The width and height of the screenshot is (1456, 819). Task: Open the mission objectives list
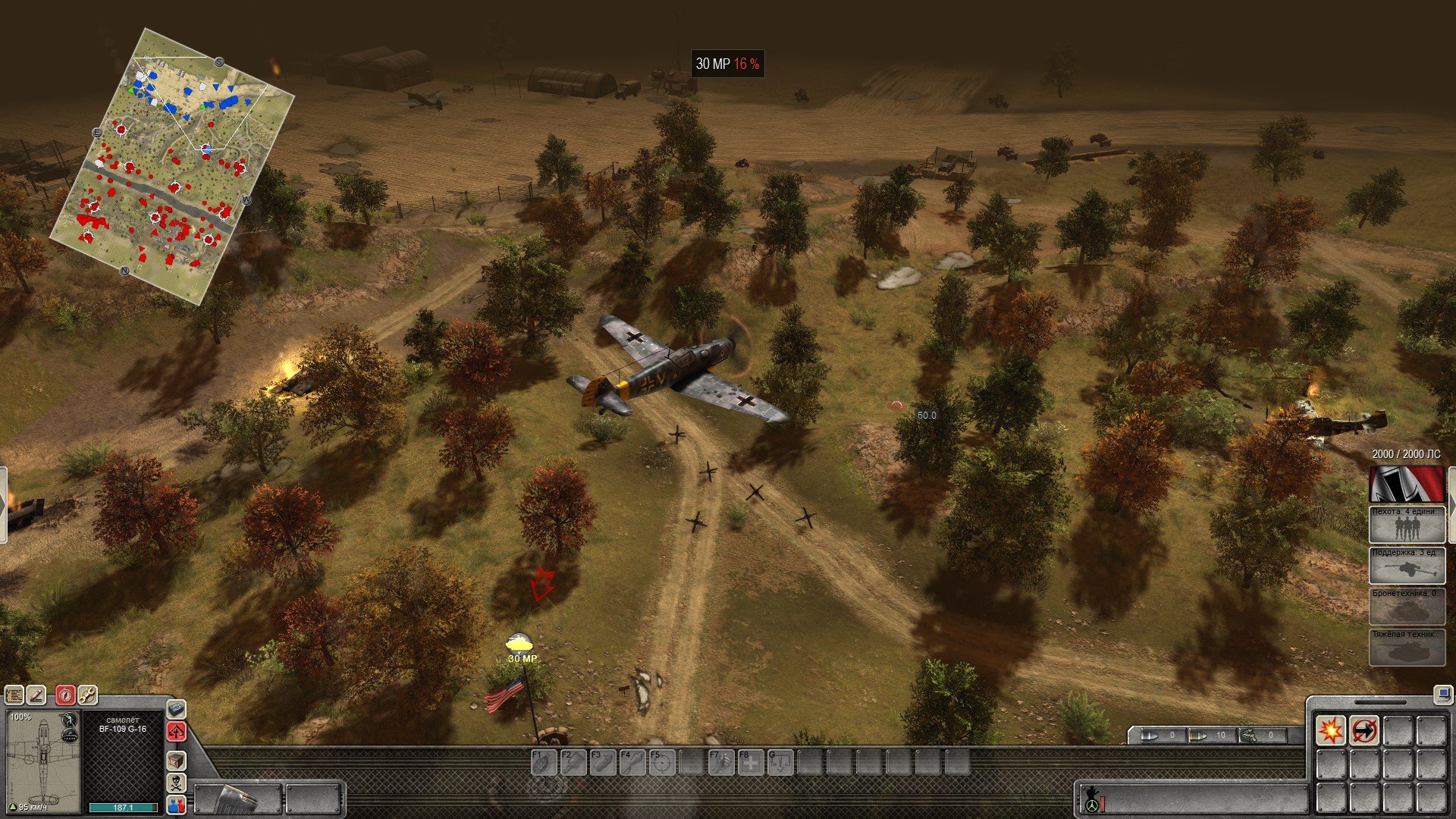pos(14,695)
